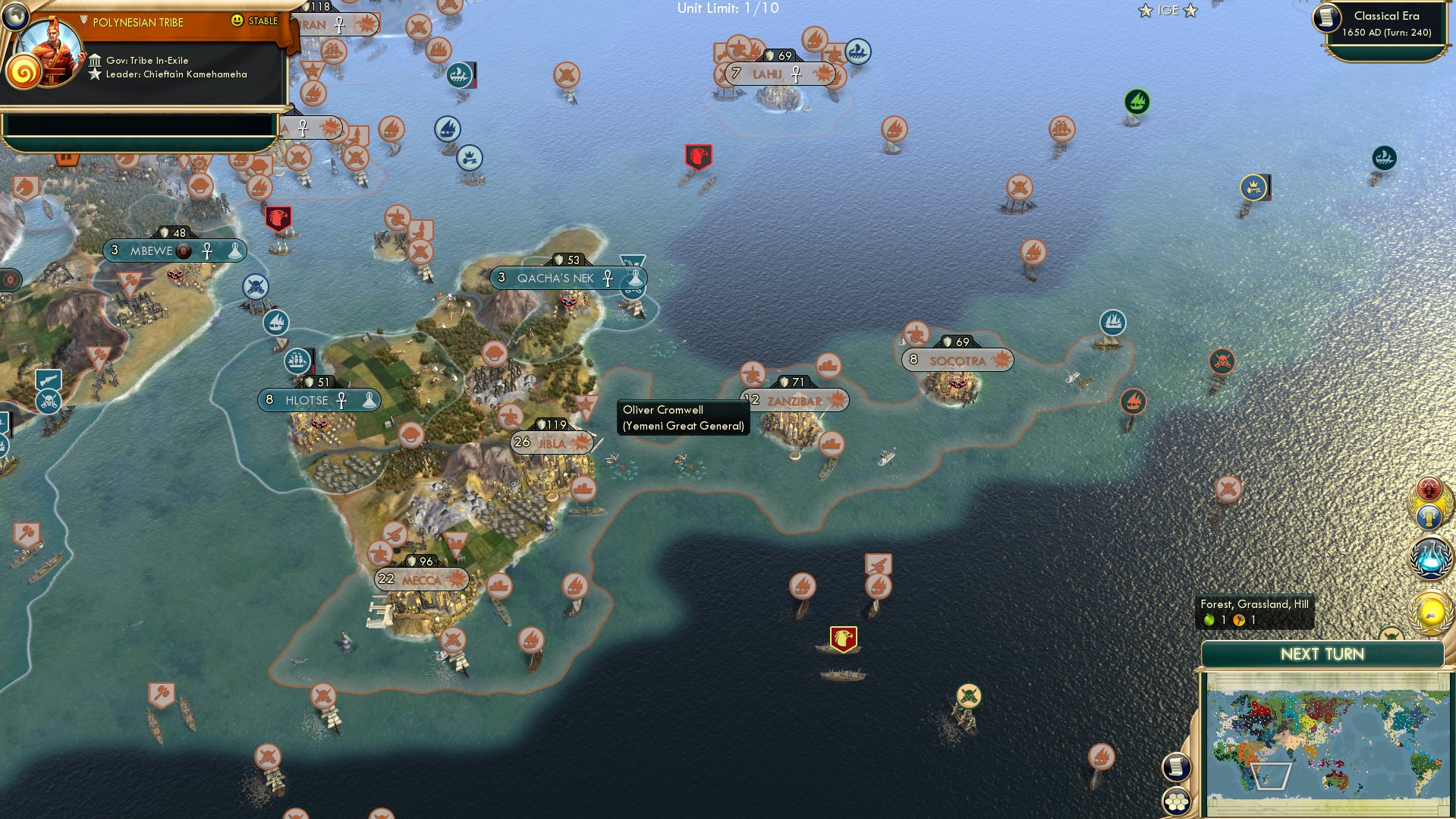Toggle strategic view with the hex icon near minimap
This screenshot has height=819, width=1456.
tap(1176, 802)
